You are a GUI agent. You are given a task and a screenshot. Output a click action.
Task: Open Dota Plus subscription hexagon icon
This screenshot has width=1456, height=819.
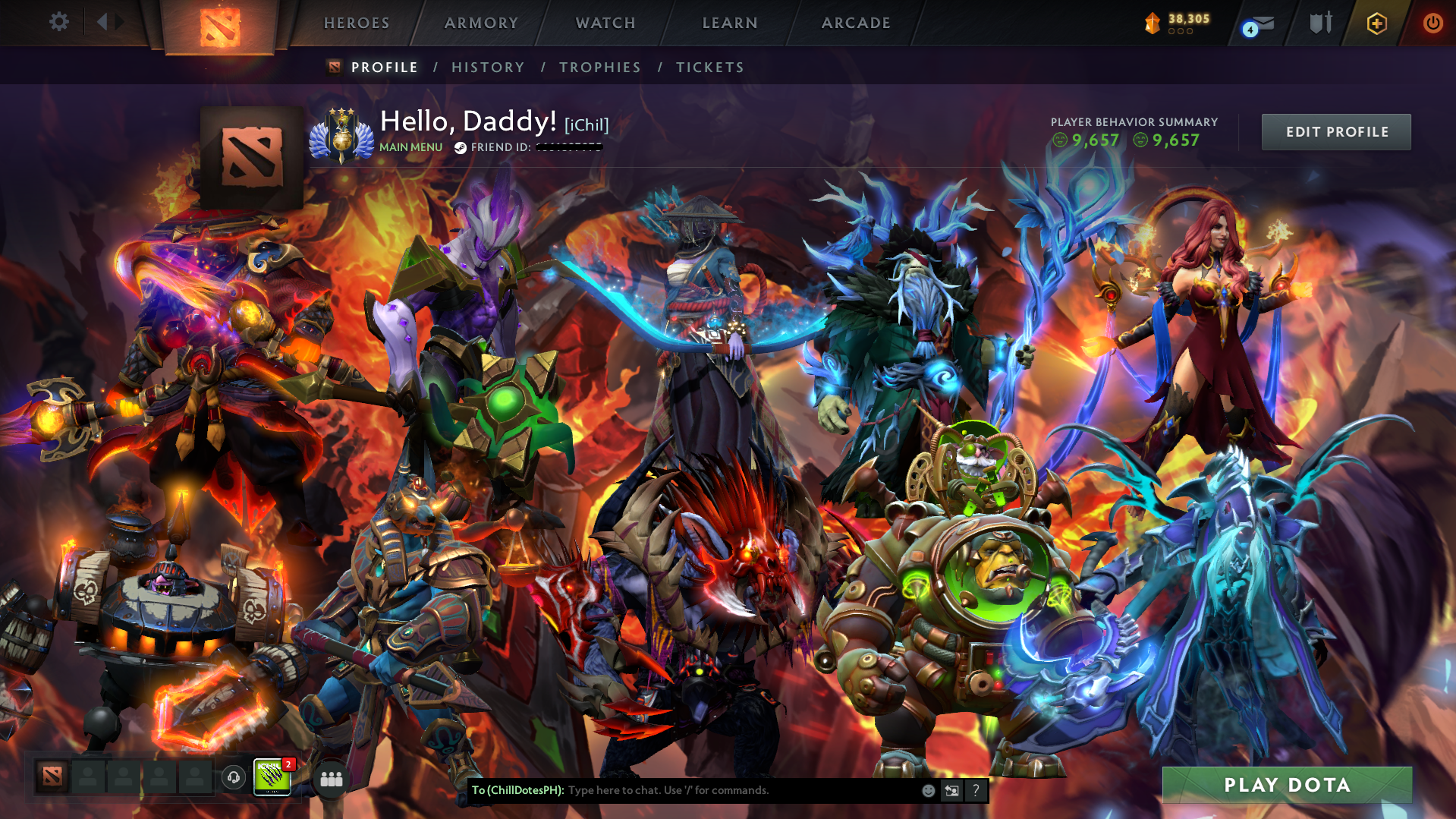1376,23
